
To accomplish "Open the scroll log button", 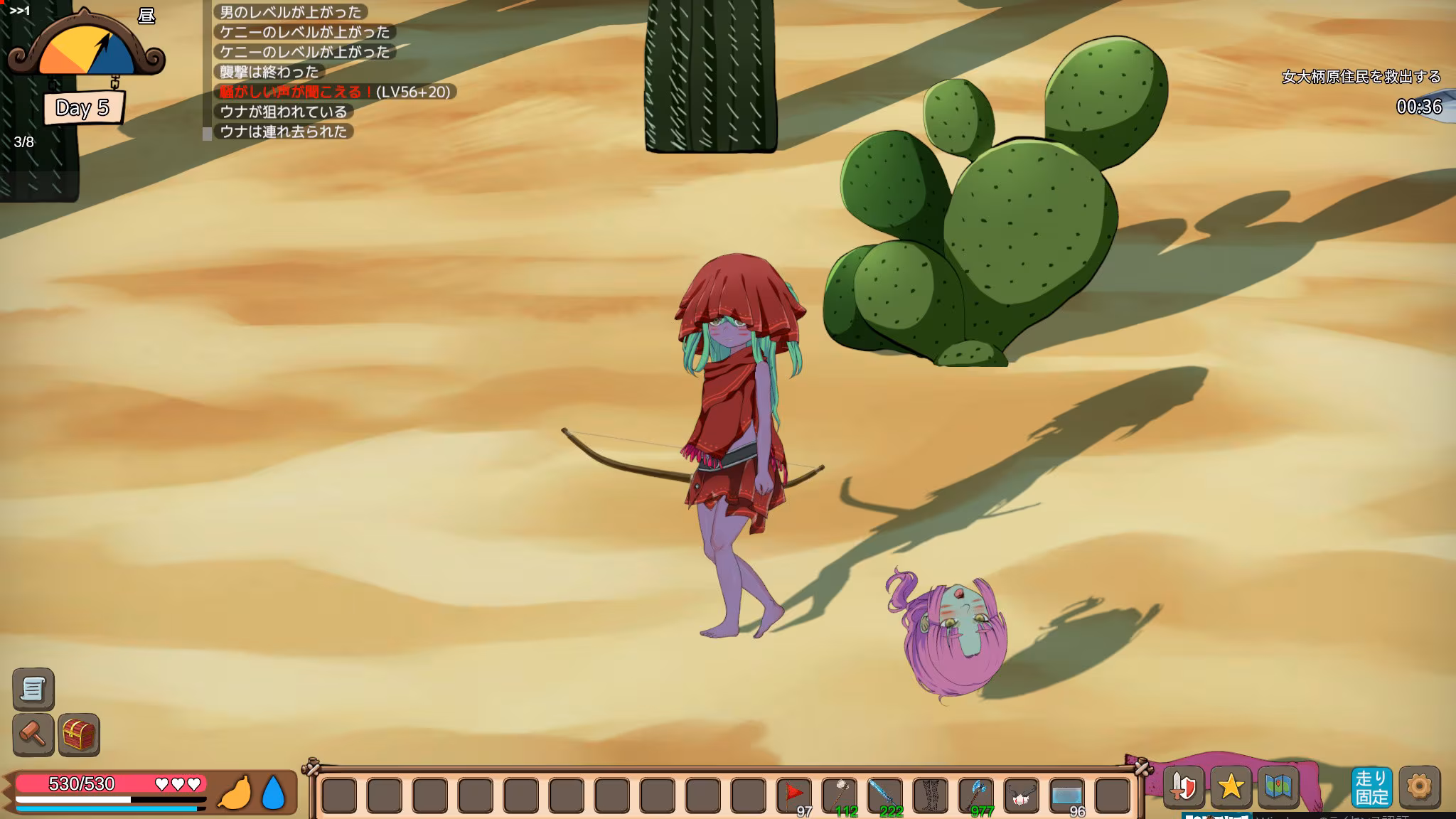I will [33, 689].
